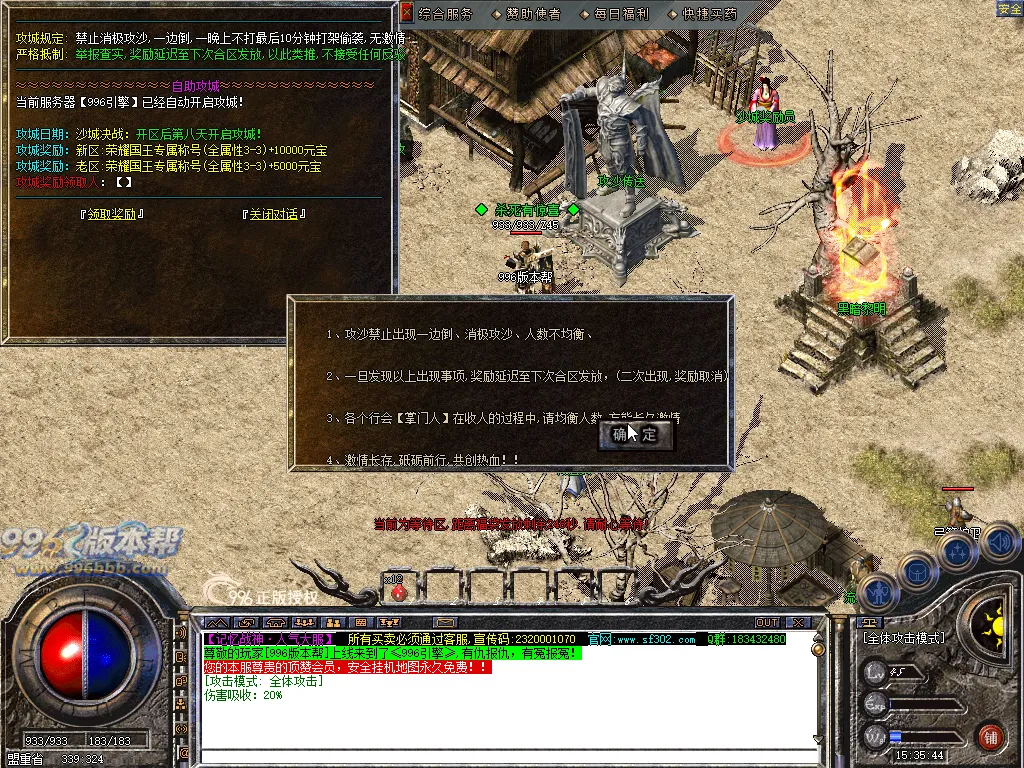Open the bag chest round icon
The height and width of the screenshot is (768, 1024).
[x=917, y=572]
